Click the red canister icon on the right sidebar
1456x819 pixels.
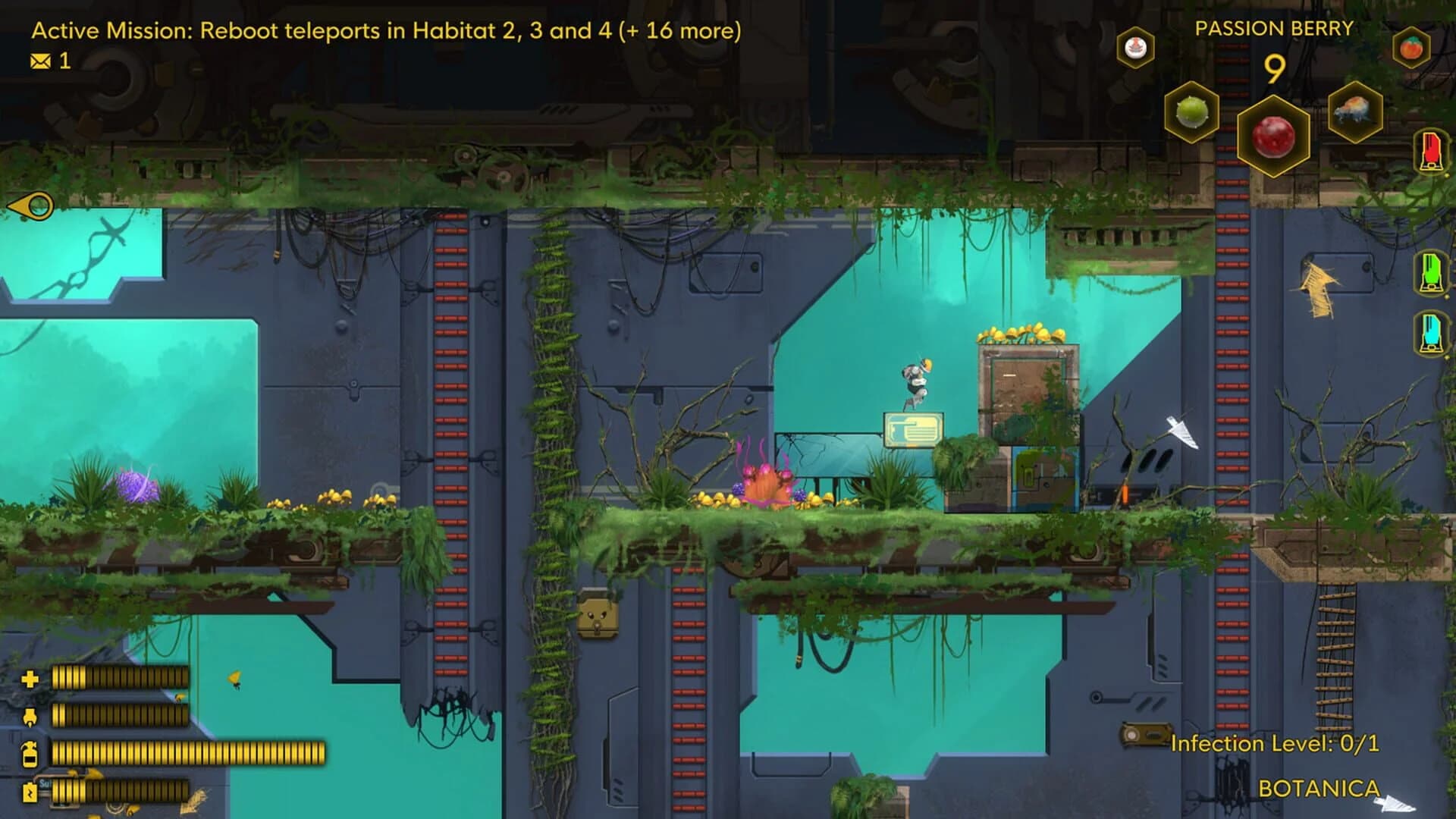click(1430, 151)
